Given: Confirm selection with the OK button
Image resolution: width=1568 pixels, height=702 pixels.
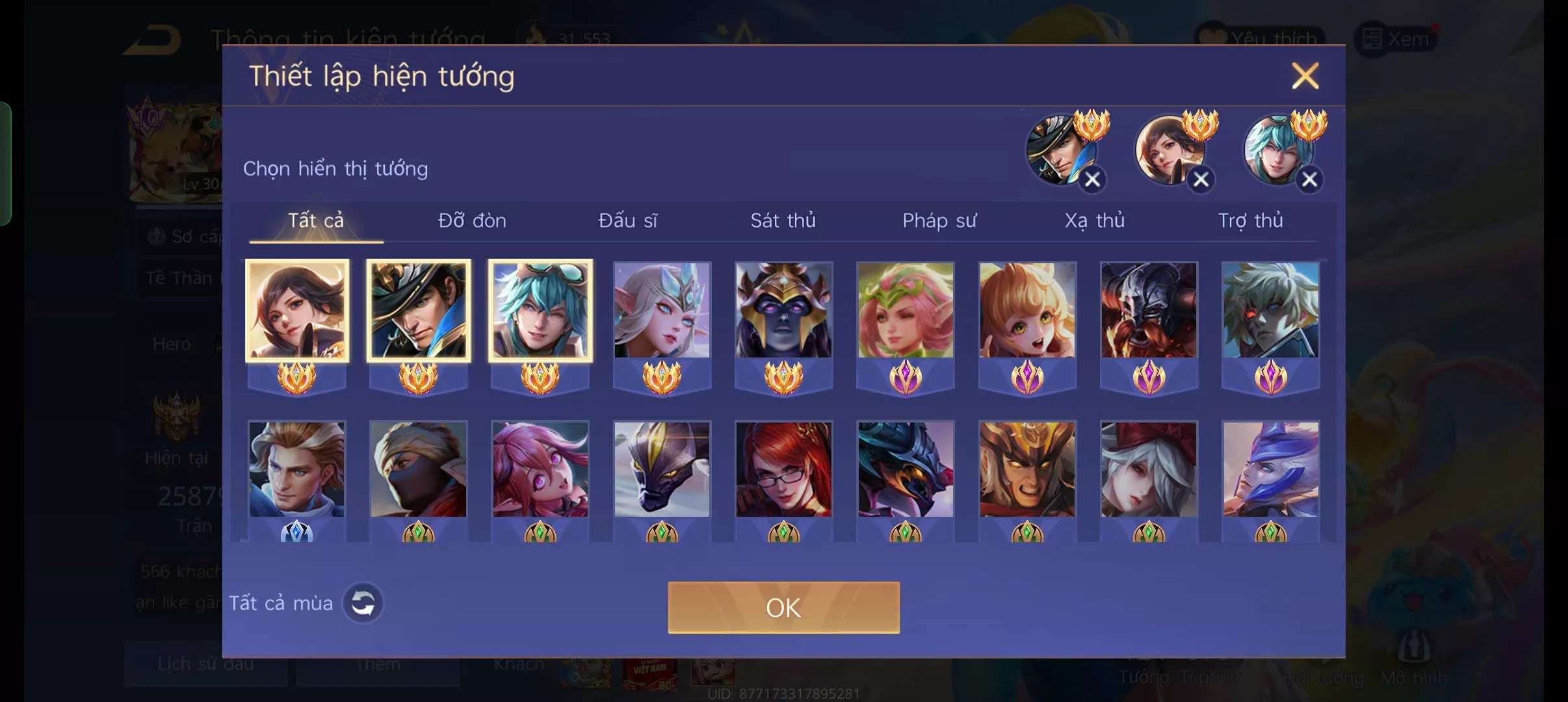Looking at the screenshot, I should pyautogui.click(x=783, y=608).
